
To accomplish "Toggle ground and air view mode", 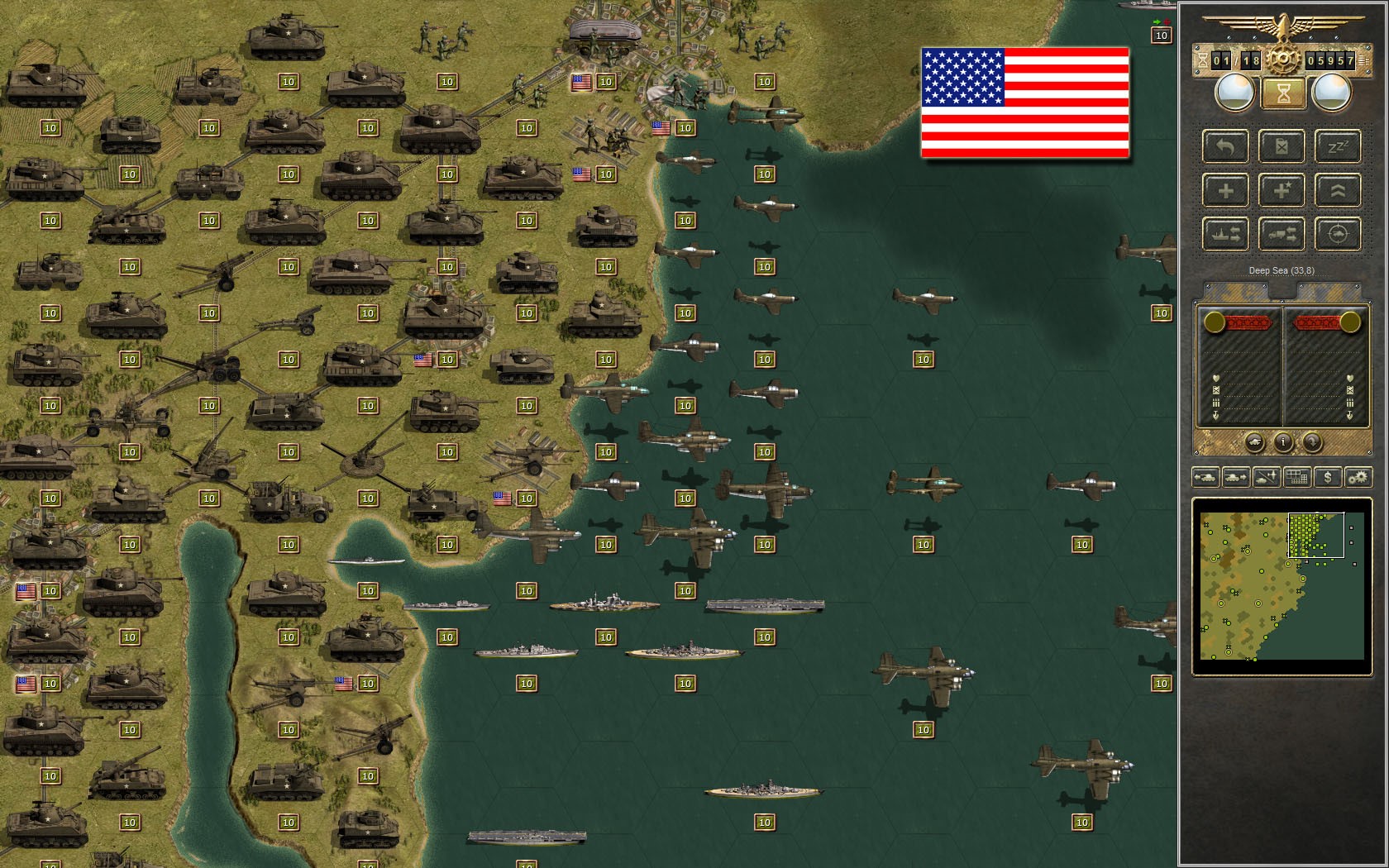I will click(x=1267, y=477).
